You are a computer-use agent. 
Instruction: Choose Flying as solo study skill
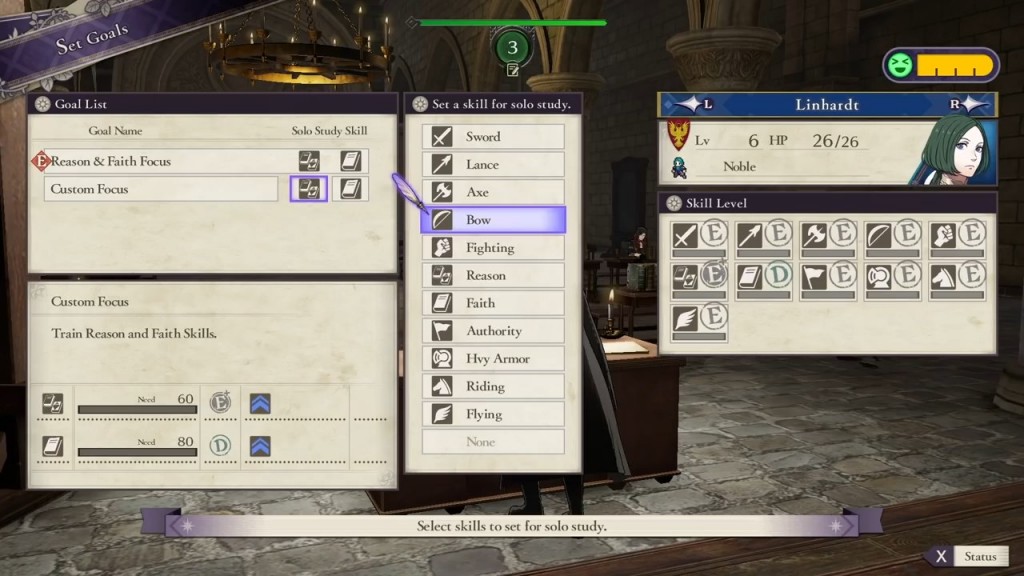coord(493,414)
